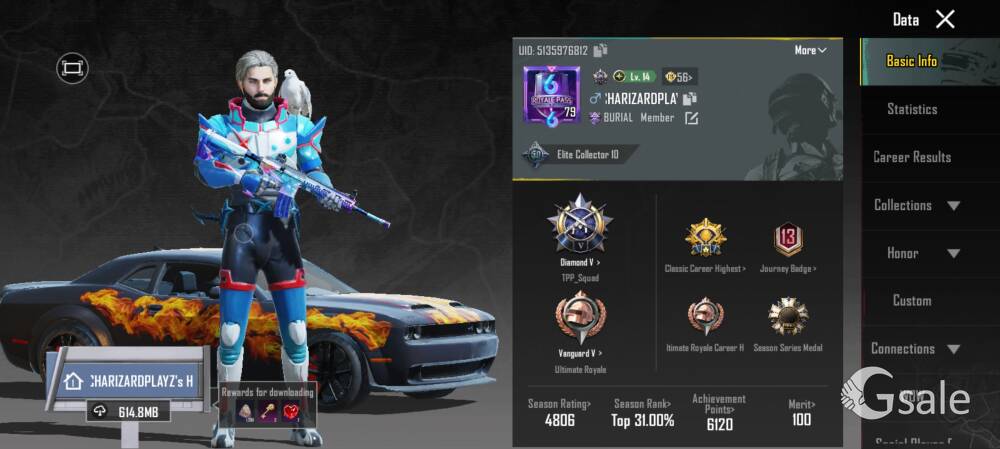This screenshot has height=449, width=1000.
Task: View the Diamond V TPP Squad rank
Action: [x=580, y=225]
